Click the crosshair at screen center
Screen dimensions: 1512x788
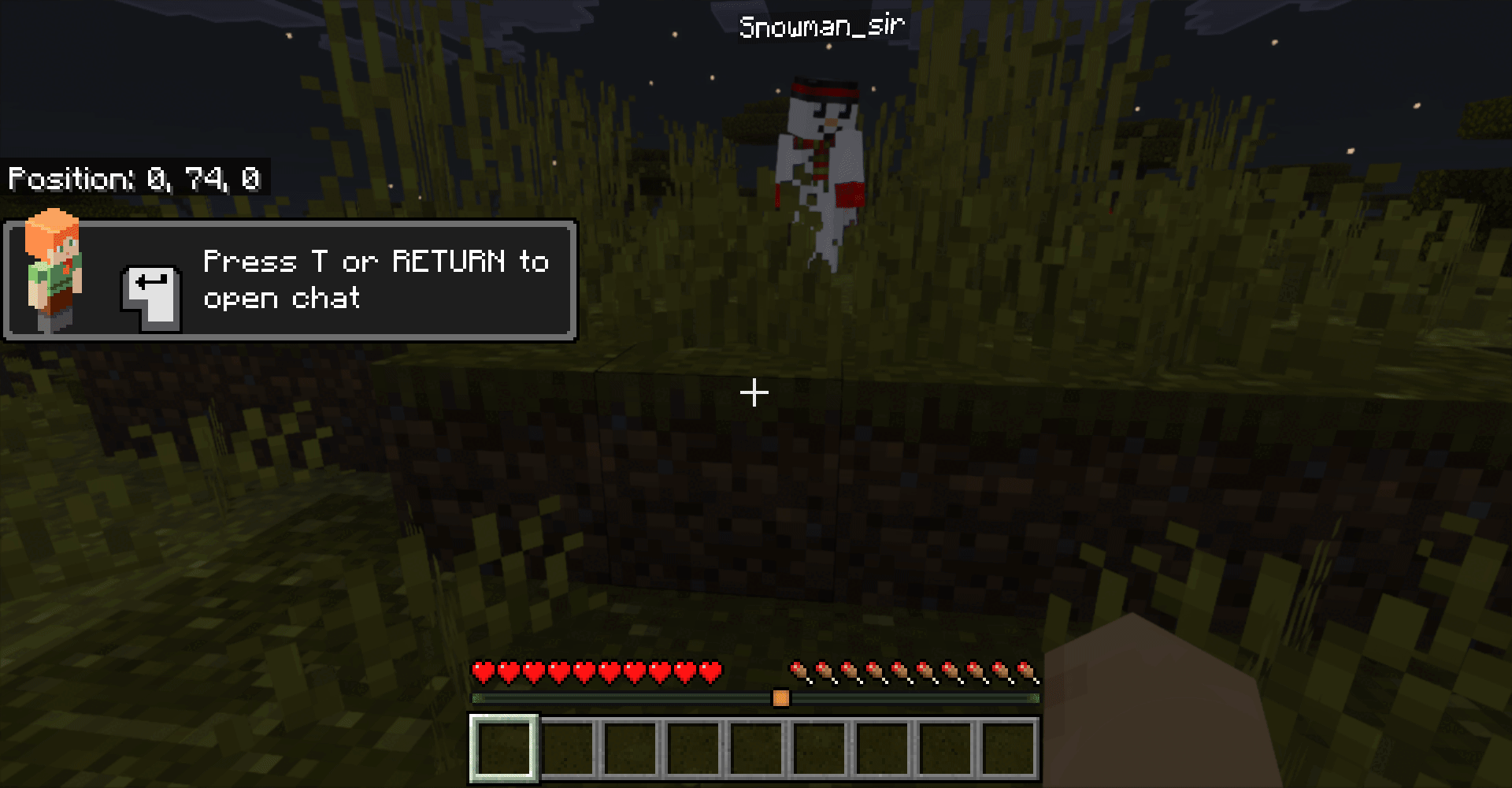pos(754,391)
